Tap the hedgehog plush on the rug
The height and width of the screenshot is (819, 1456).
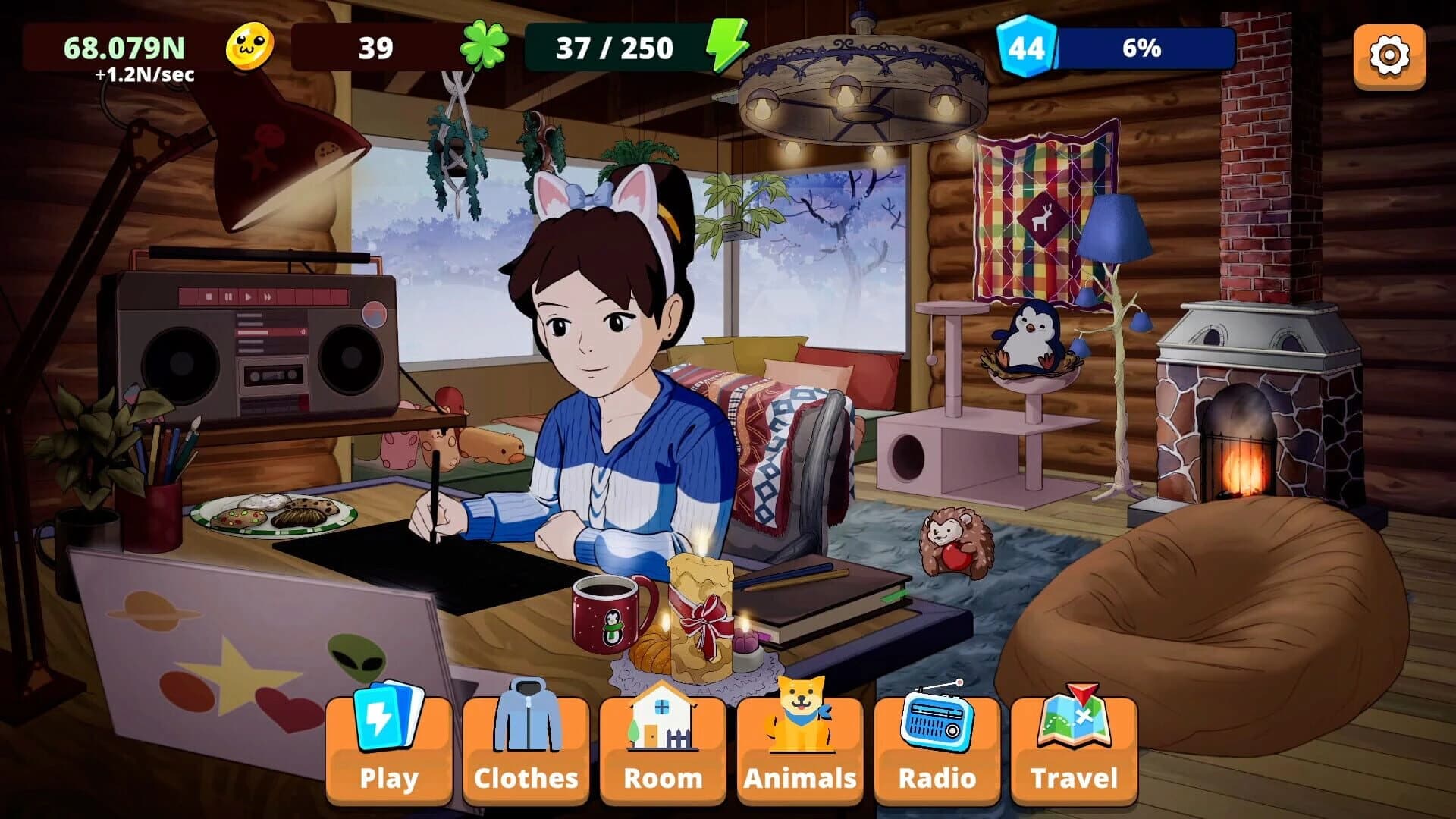[x=957, y=538]
